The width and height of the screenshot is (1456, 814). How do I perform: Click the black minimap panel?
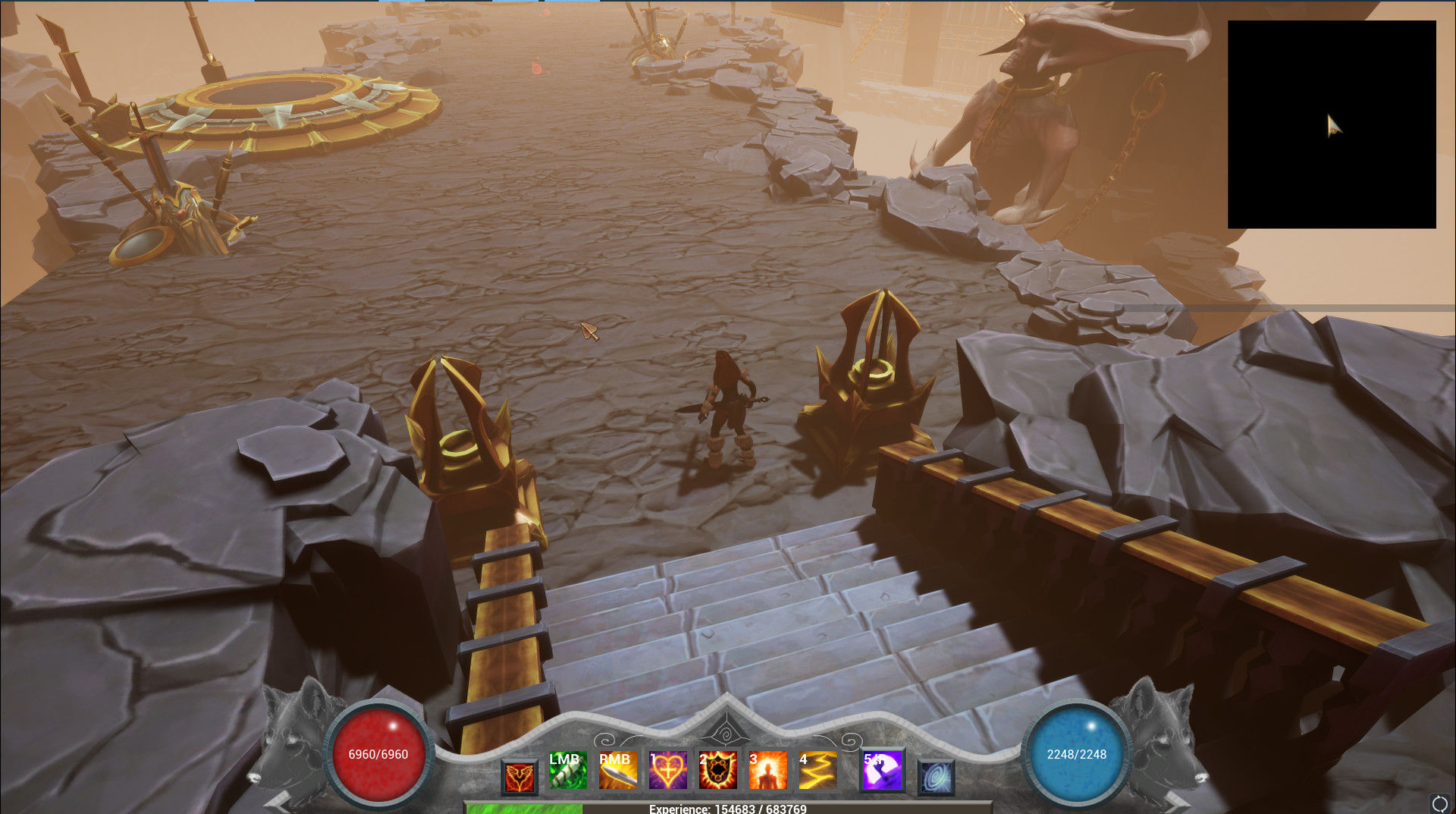(1332, 124)
